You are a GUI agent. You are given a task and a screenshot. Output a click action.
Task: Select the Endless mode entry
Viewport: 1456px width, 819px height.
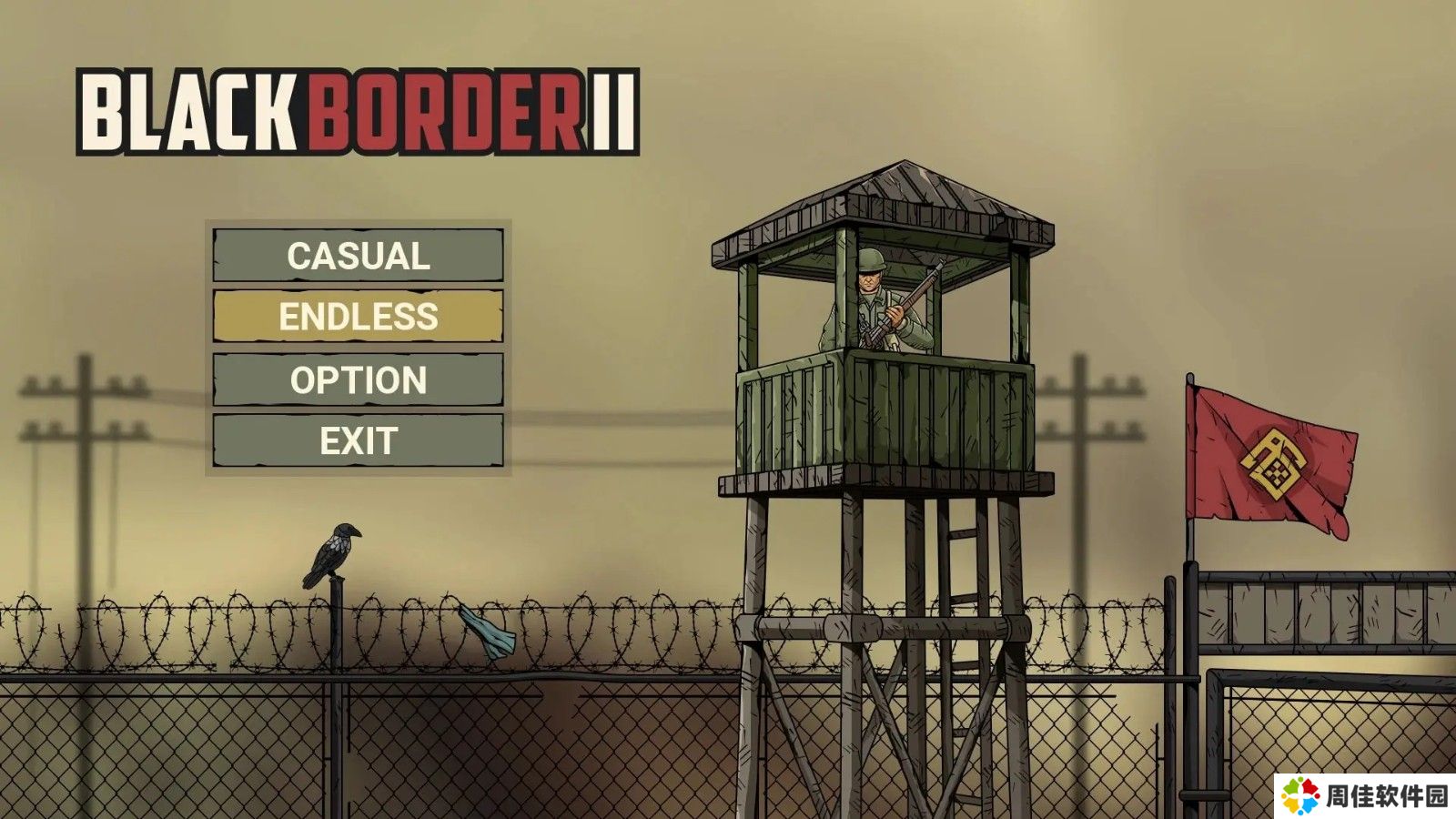point(358,317)
